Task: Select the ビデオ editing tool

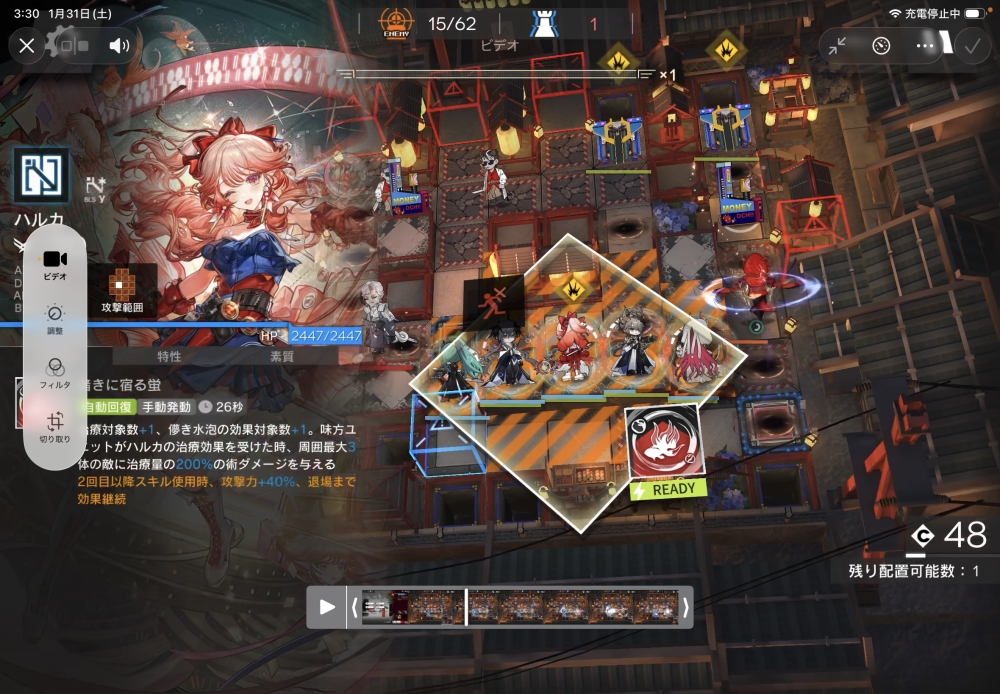Action: coord(54,264)
